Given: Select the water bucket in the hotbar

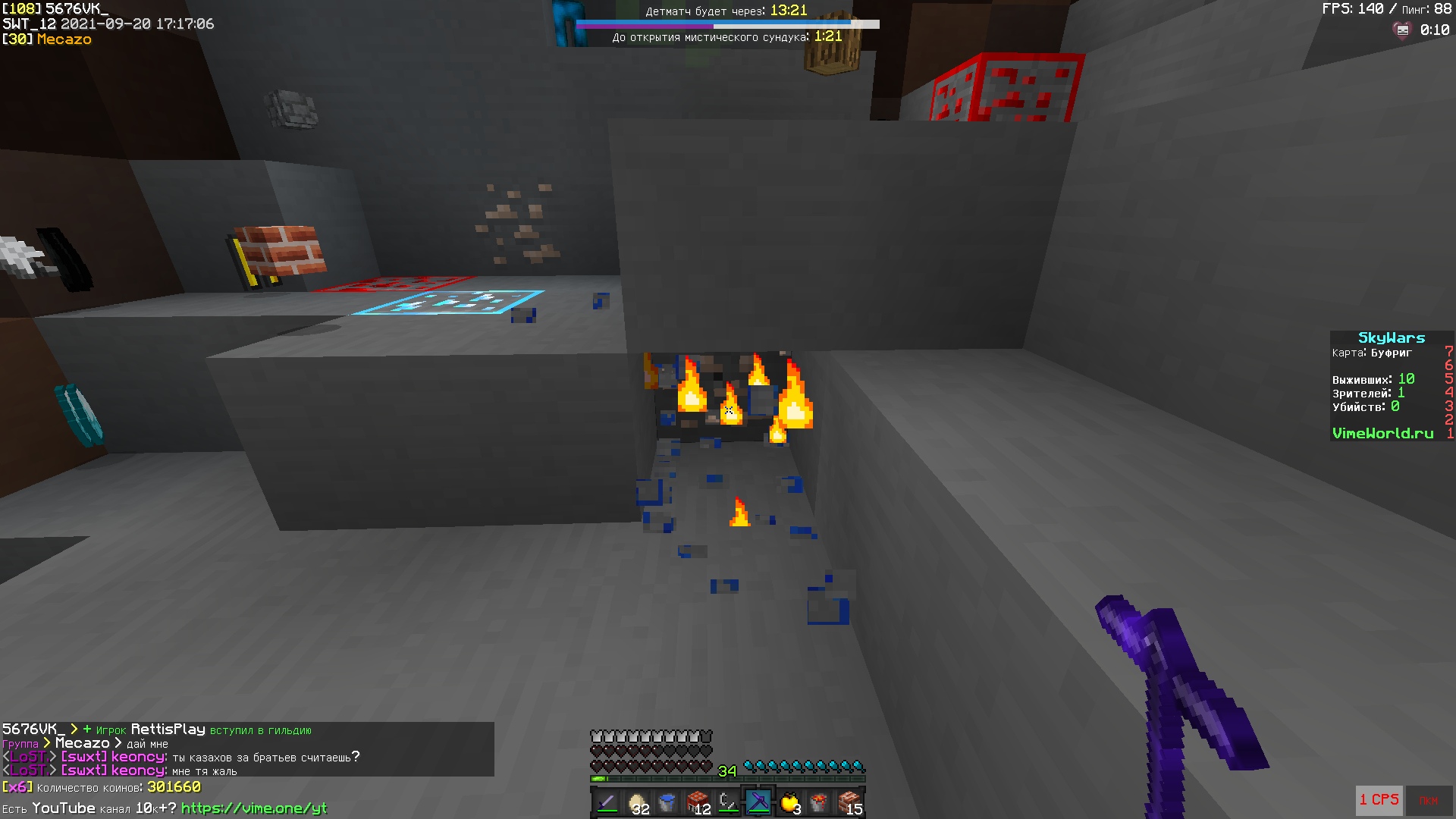Looking at the screenshot, I should (x=669, y=800).
